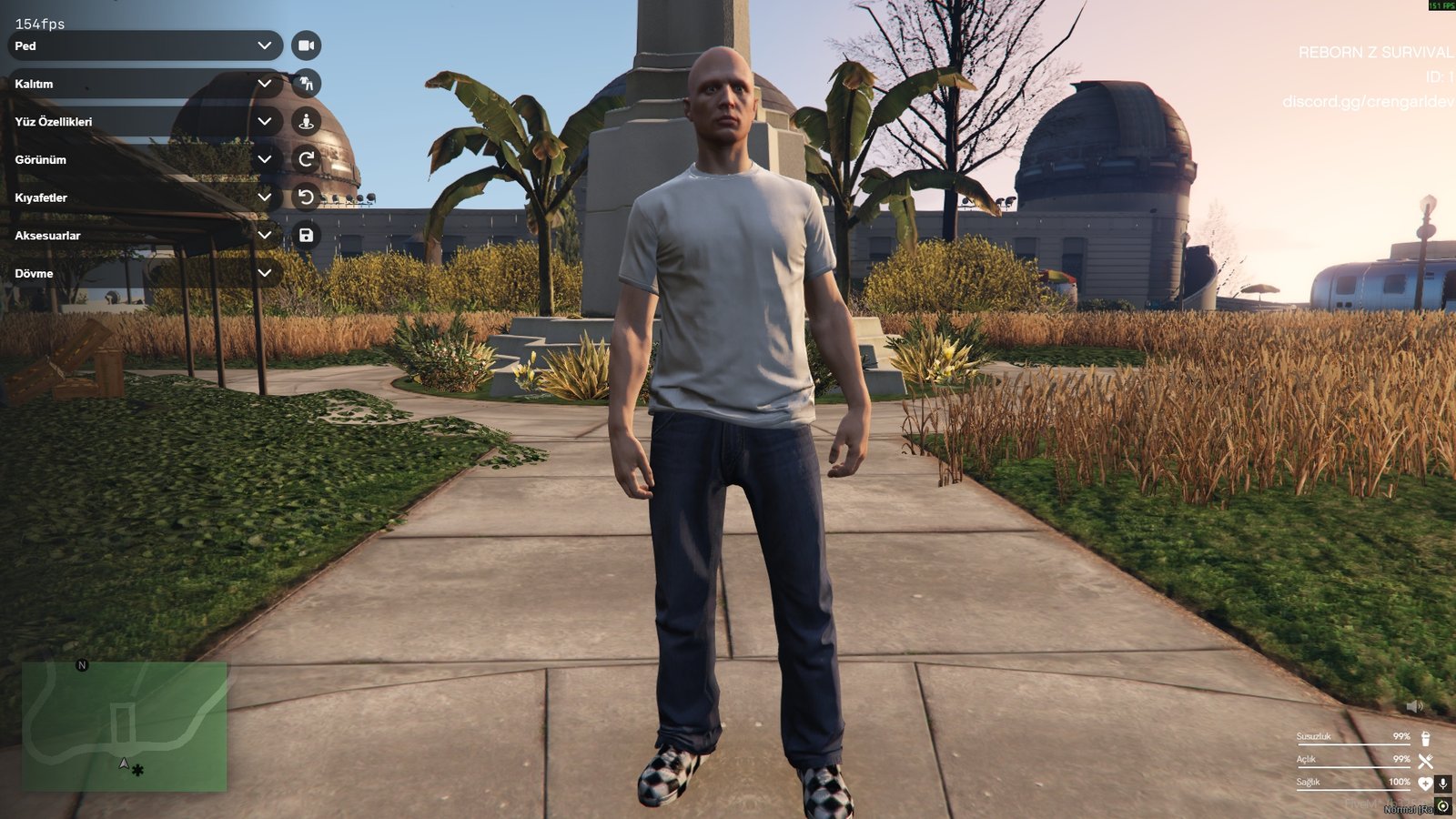The height and width of the screenshot is (819, 1456).
Task: Click the redo arrow icon
Action: [x=307, y=158]
